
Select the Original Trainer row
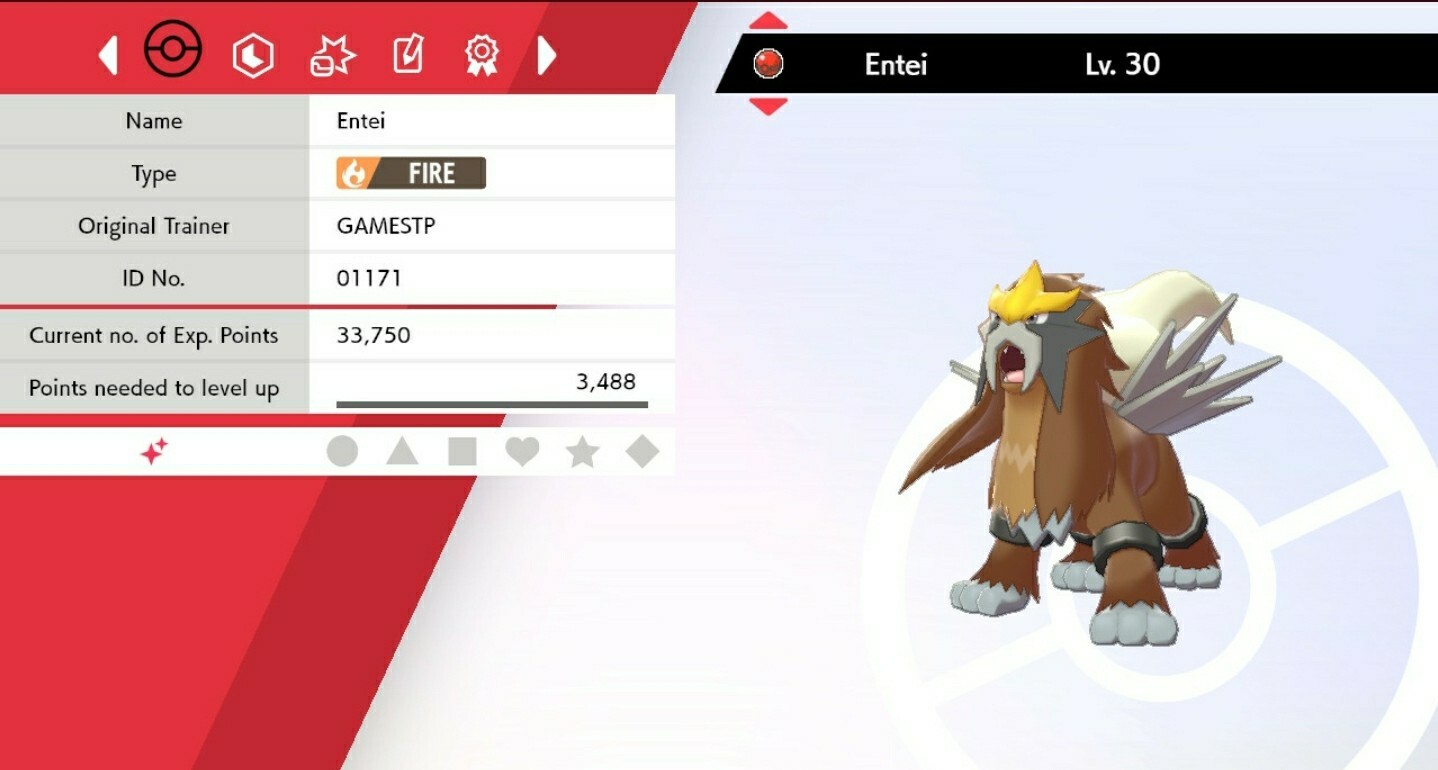click(154, 226)
